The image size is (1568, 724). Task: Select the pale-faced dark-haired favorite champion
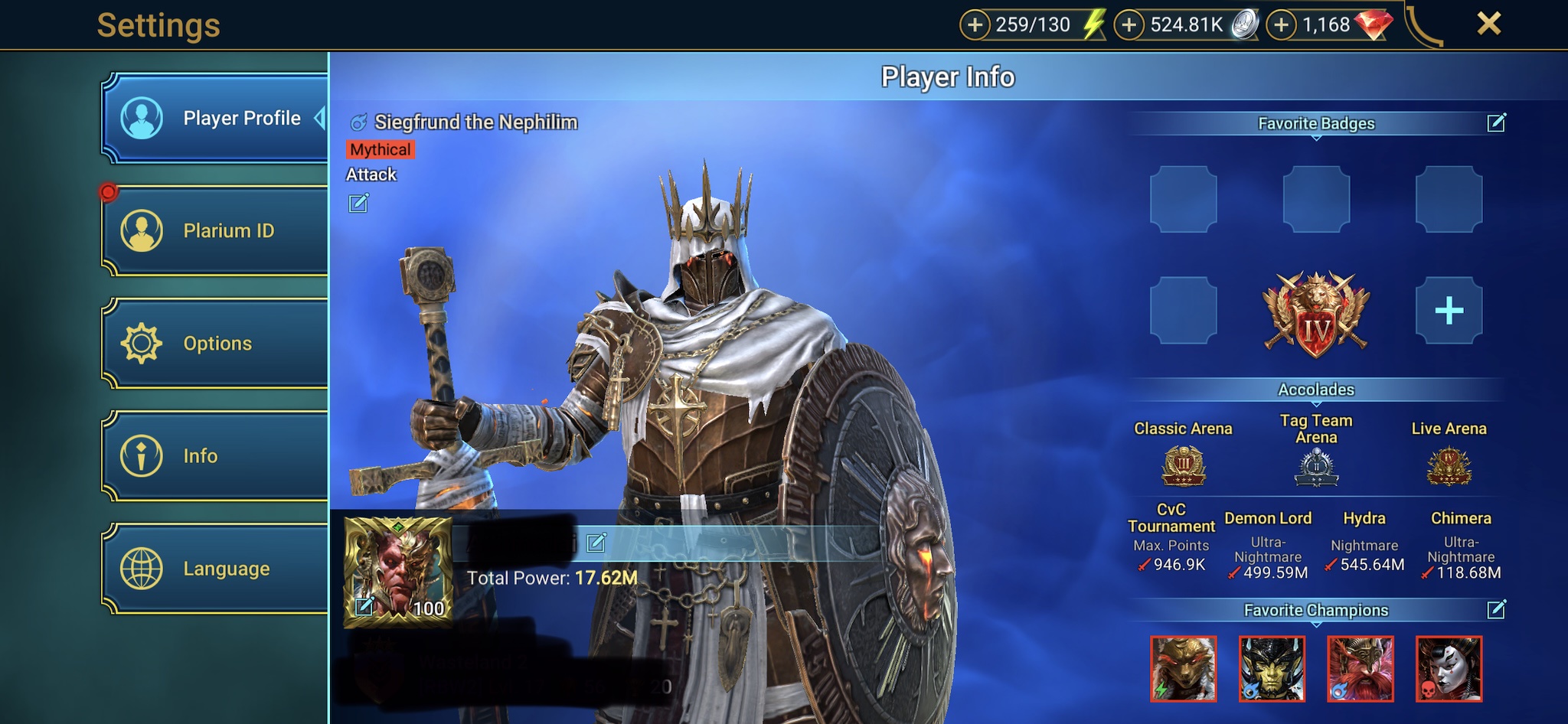point(1449,668)
